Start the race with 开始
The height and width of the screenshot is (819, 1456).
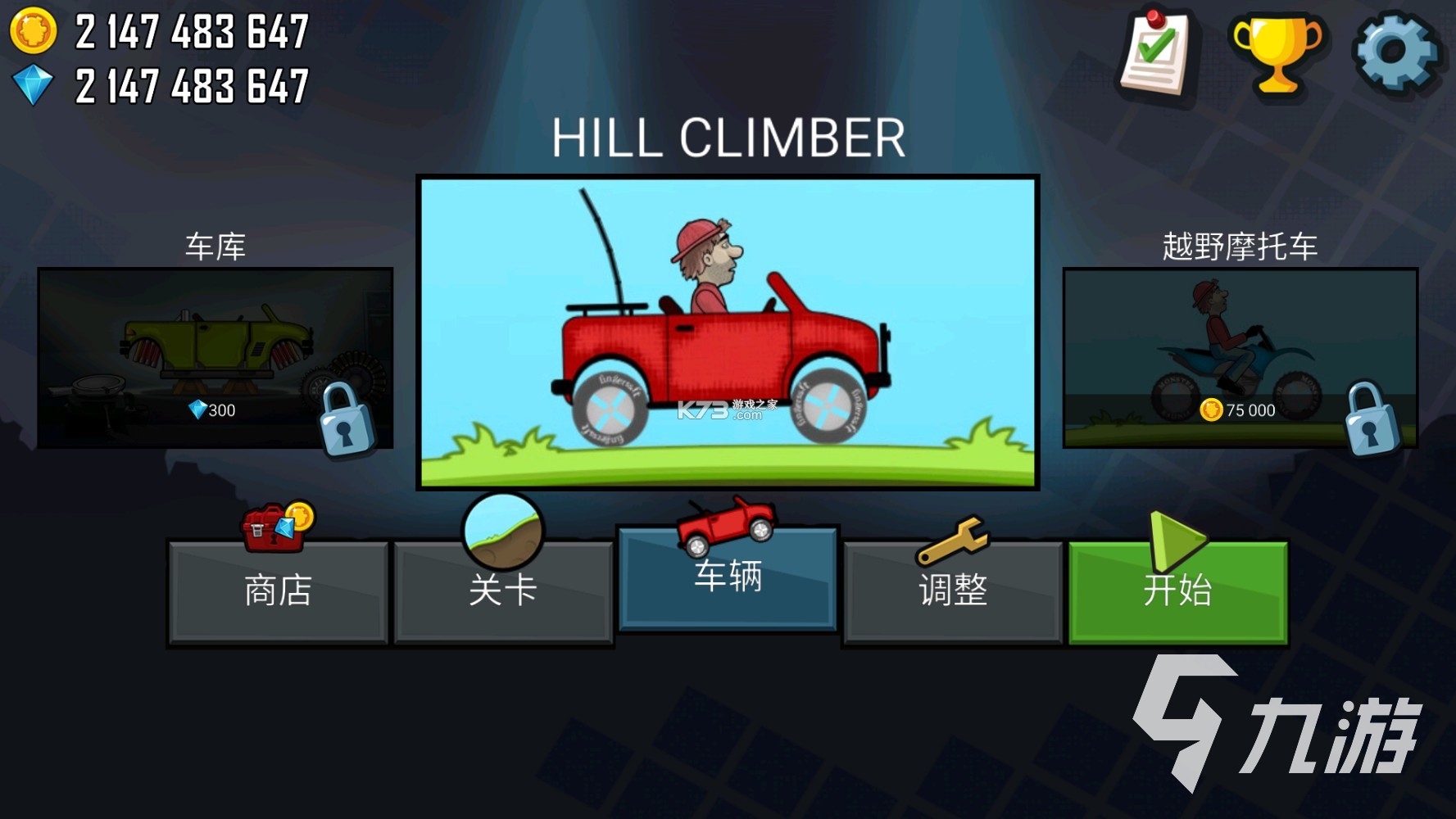pos(1177,591)
